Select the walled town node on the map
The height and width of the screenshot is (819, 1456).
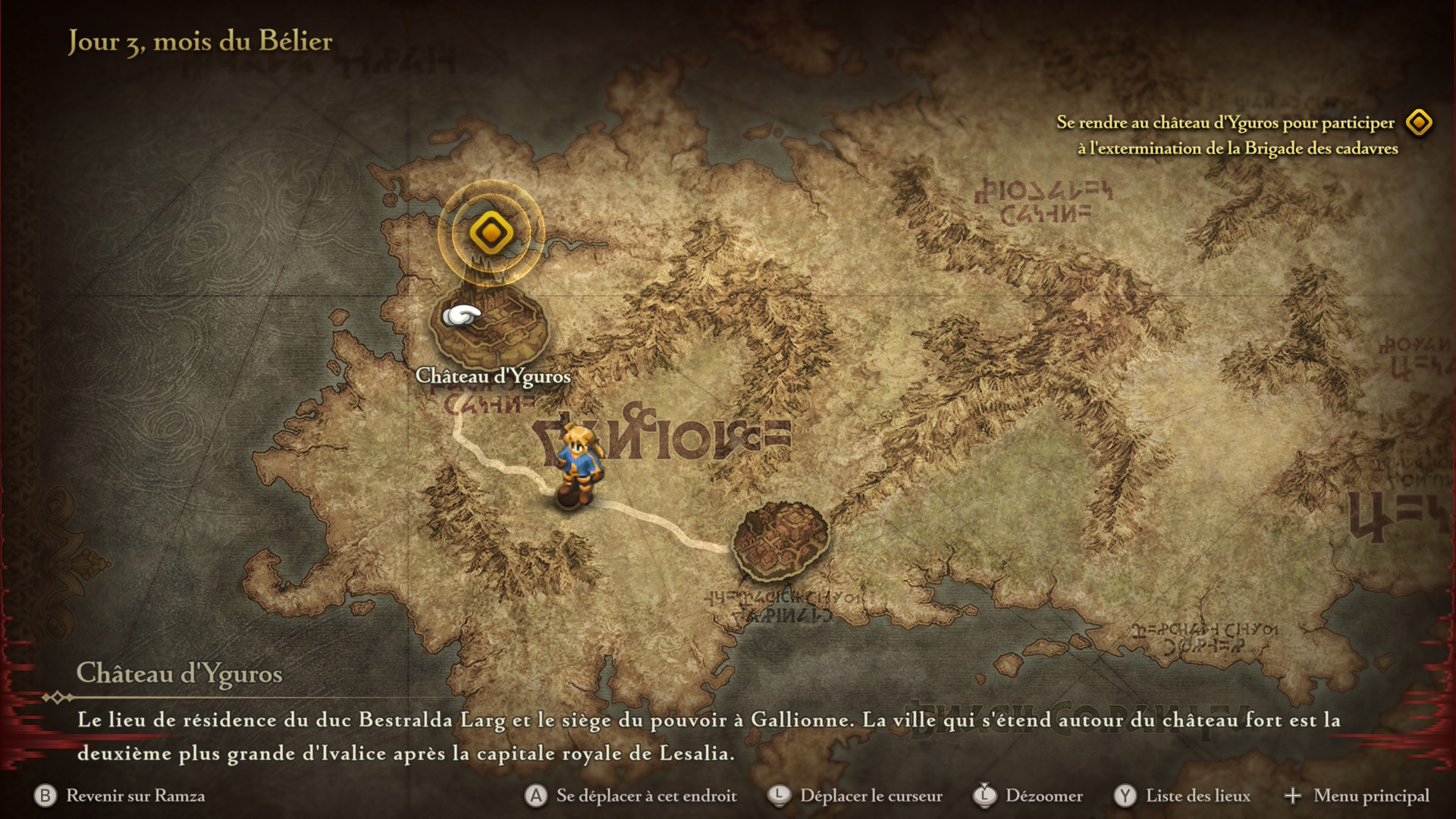[x=780, y=541]
